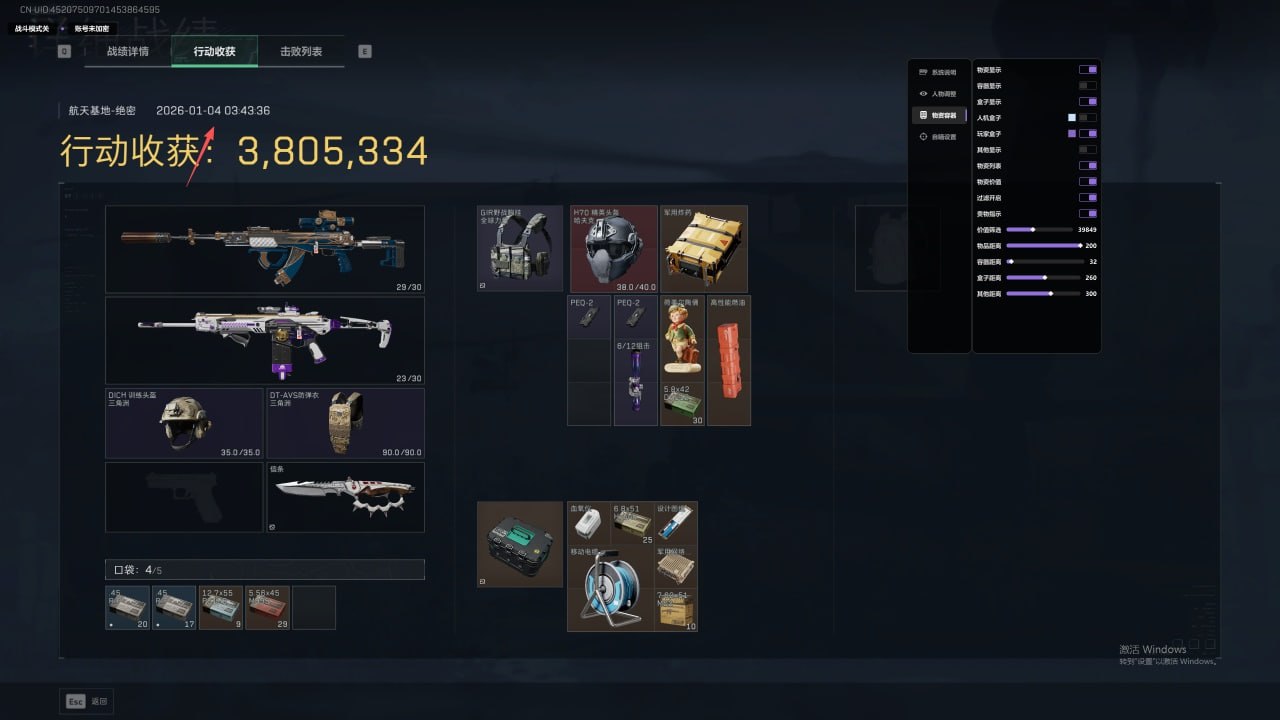Switch to the 战绩详情 tab
This screenshot has width=1280, height=720.
(128, 51)
